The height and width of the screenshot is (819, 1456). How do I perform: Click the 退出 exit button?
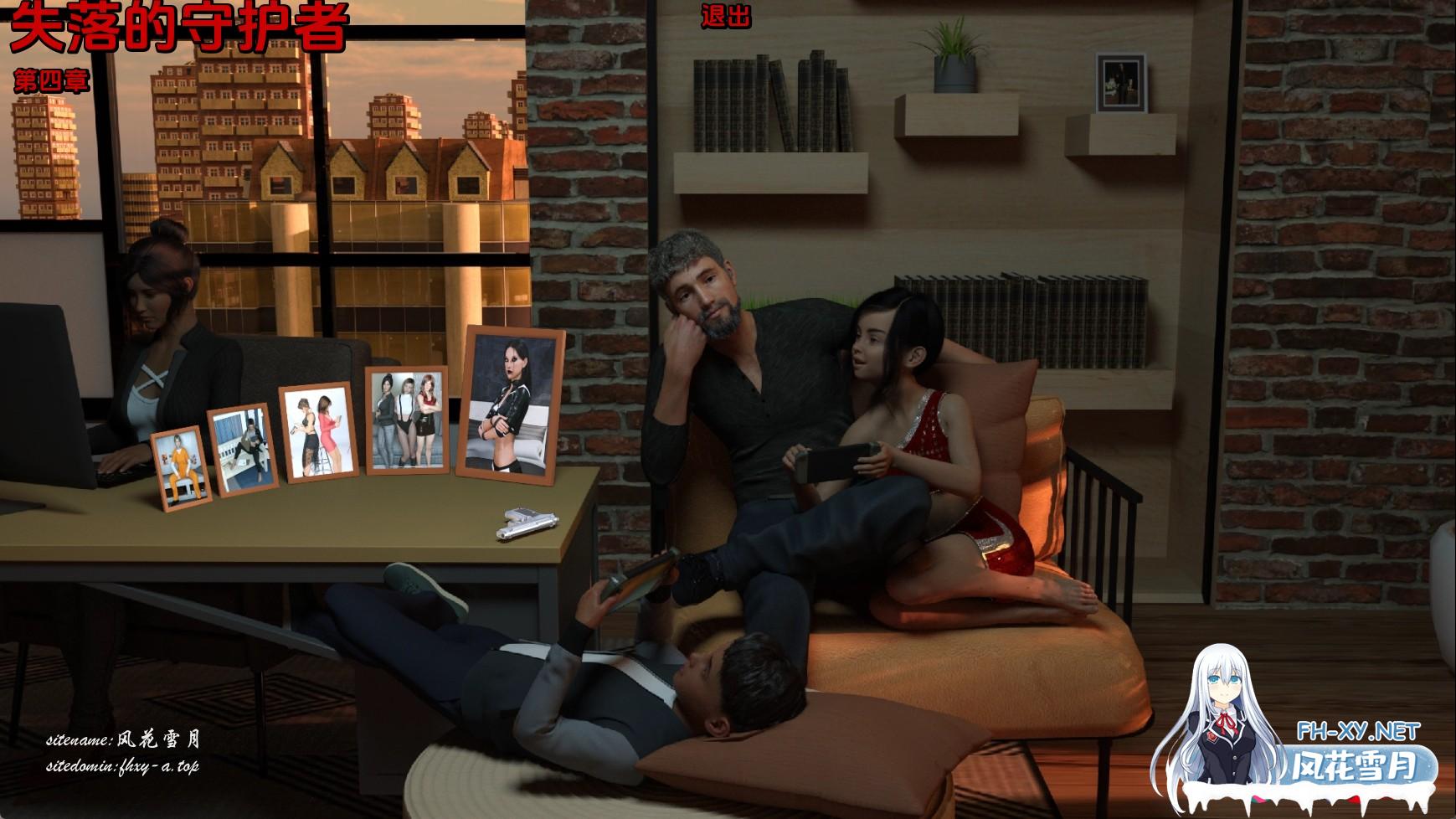[x=725, y=17]
